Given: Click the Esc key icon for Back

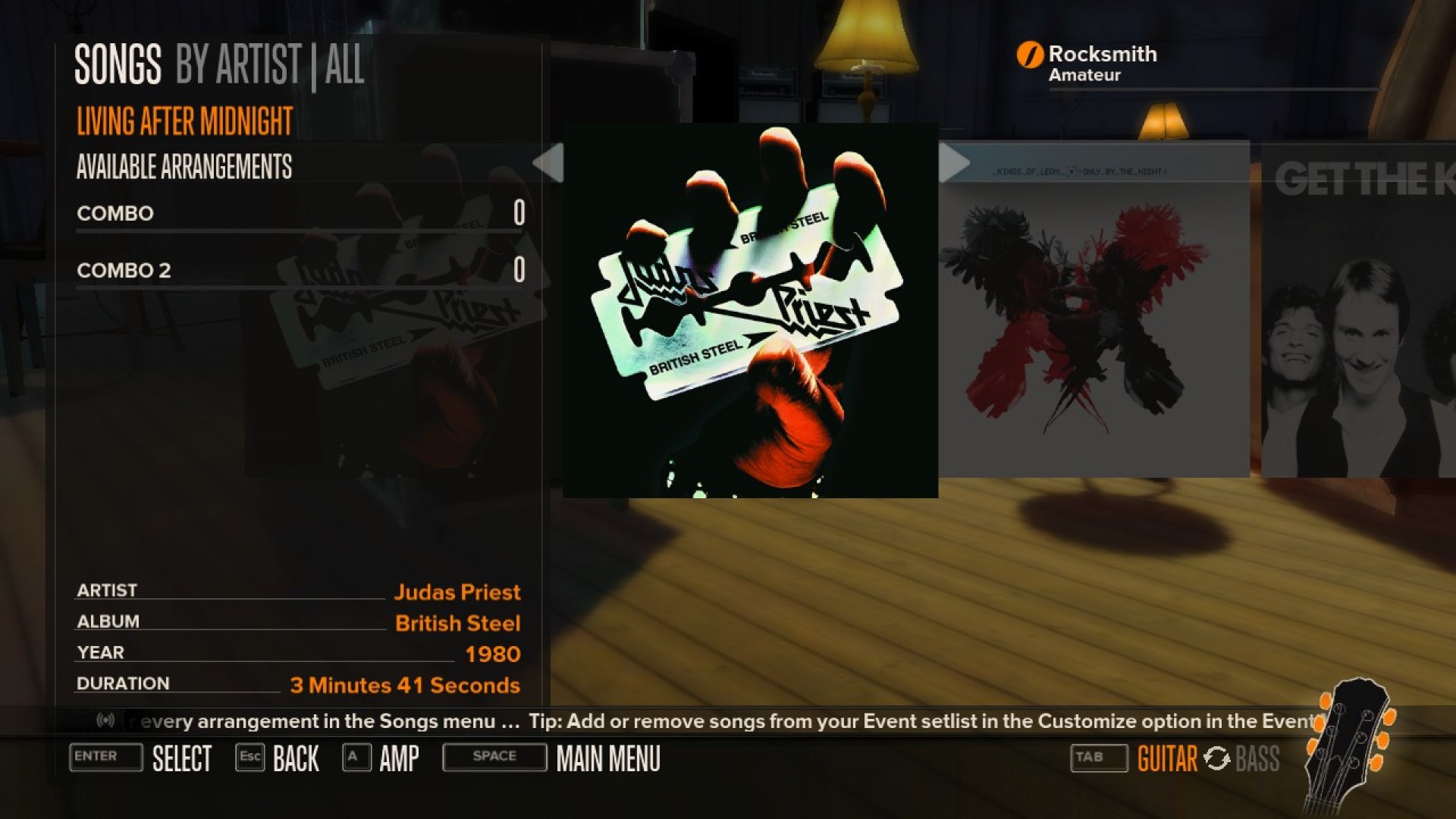Looking at the screenshot, I should tap(250, 757).
